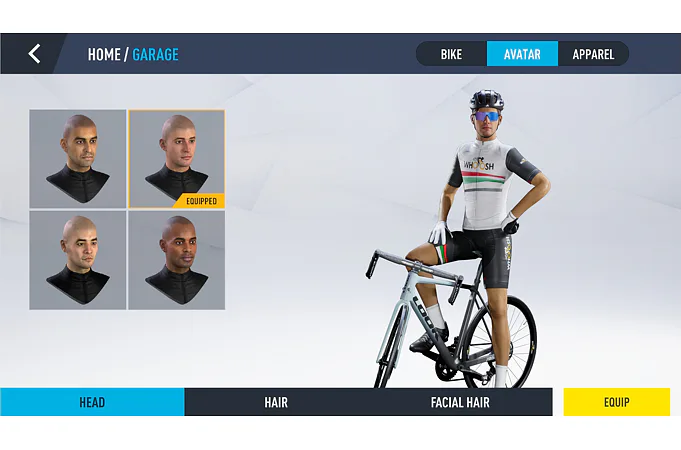
Task: Choose the top-left head option
Action: (x=78, y=159)
